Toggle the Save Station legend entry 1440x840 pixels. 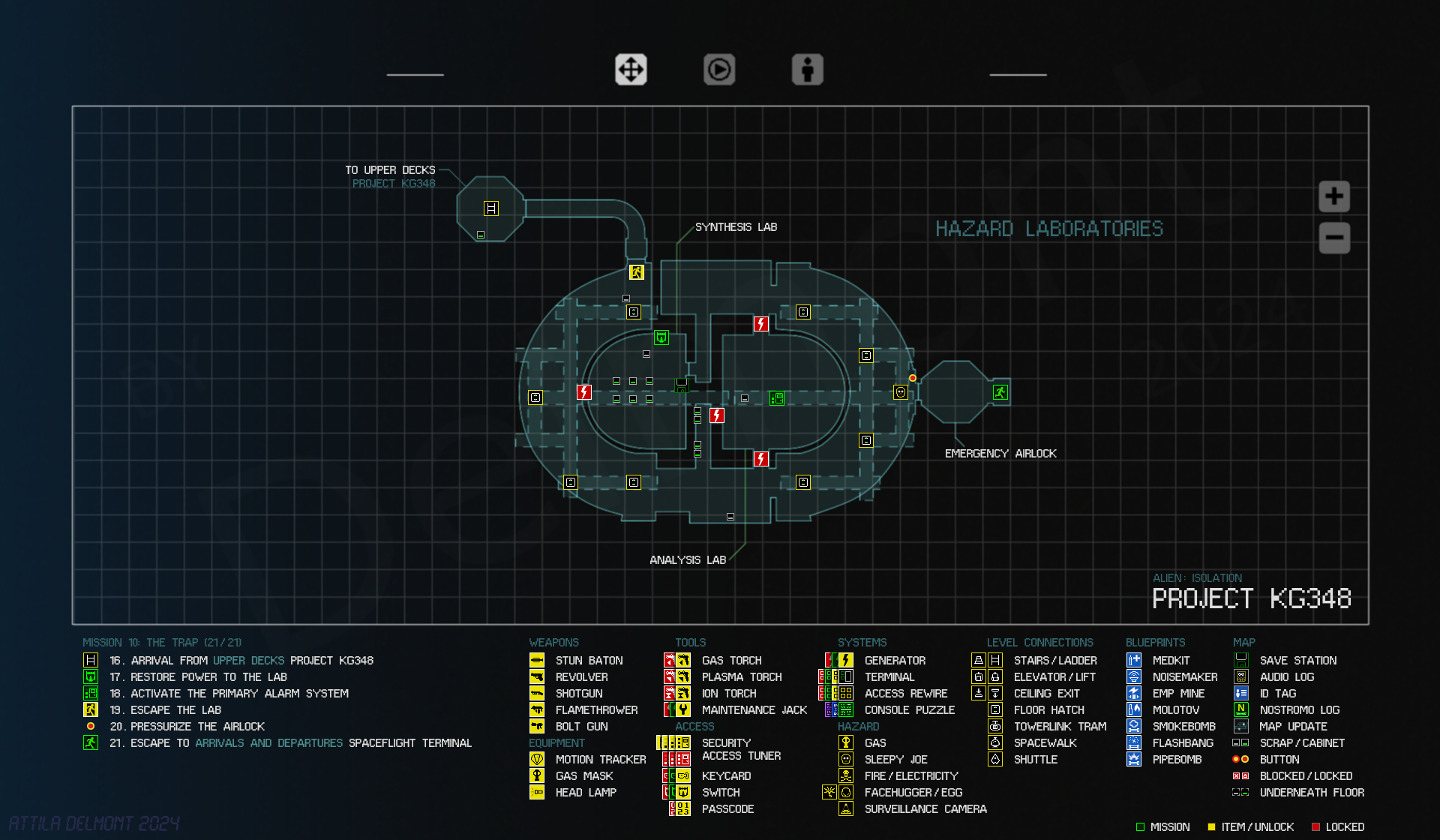pyautogui.click(x=1297, y=661)
